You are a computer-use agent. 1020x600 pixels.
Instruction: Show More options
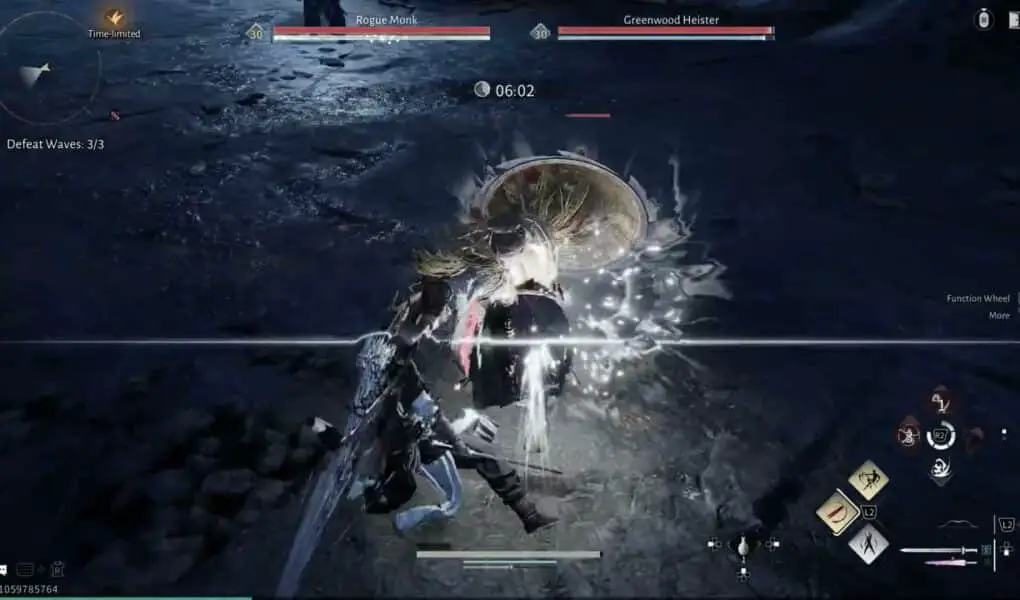point(999,315)
